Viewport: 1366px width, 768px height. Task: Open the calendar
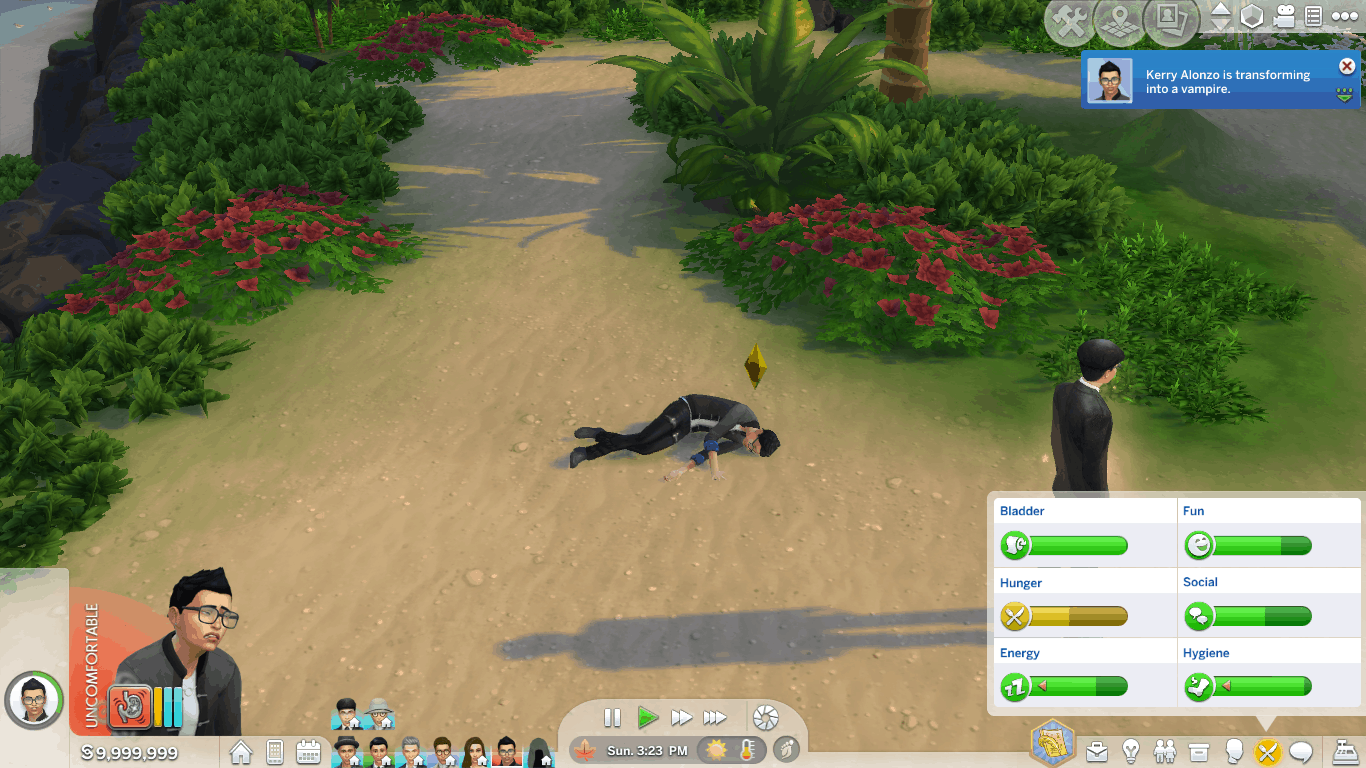tap(308, 752)
